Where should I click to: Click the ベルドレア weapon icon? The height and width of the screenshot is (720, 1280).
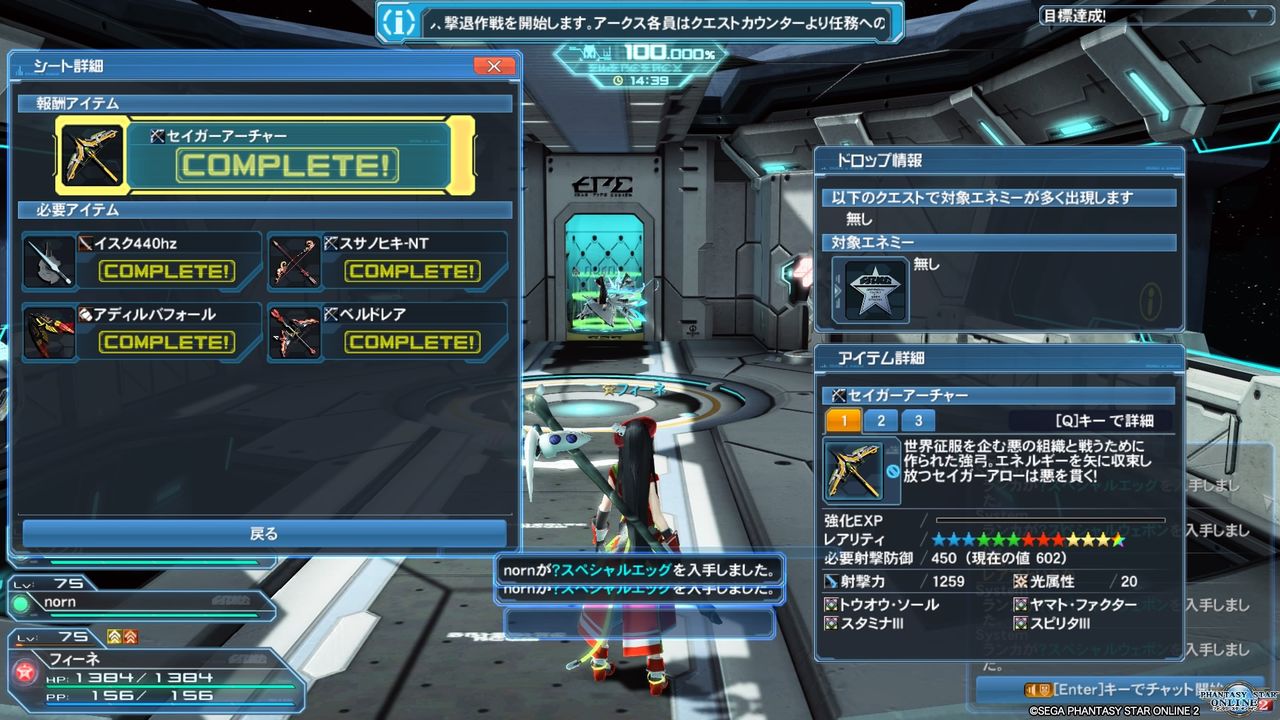coord(295,332)
